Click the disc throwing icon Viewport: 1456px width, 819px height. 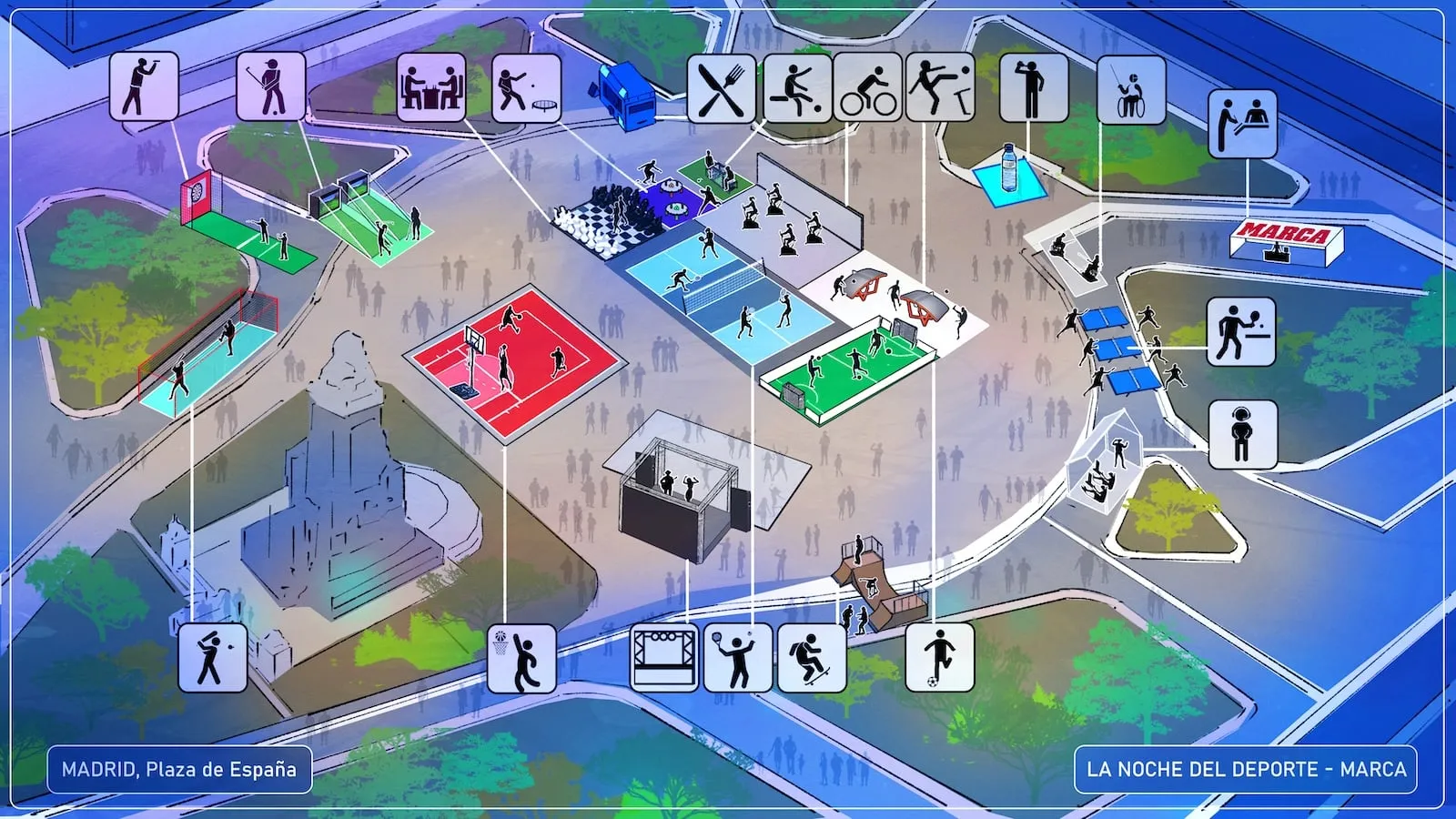click(526, 86)
